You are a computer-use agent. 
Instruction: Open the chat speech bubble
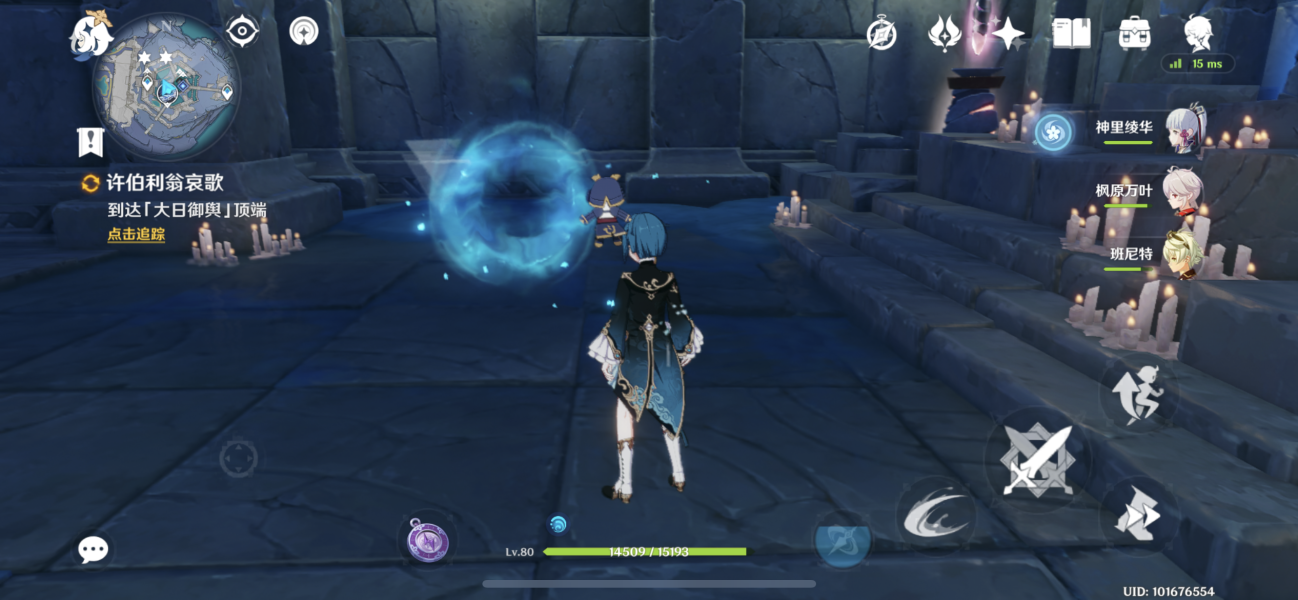tap(94, 548)
